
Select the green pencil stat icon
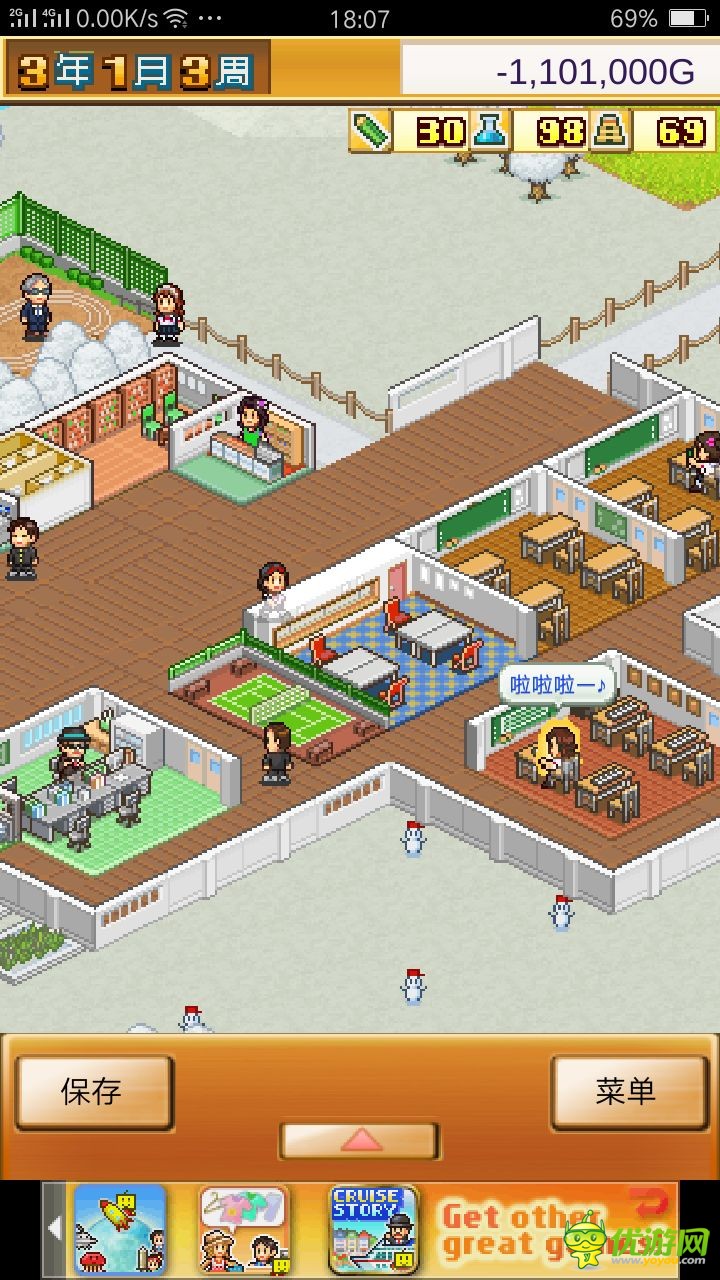point(370,132)
